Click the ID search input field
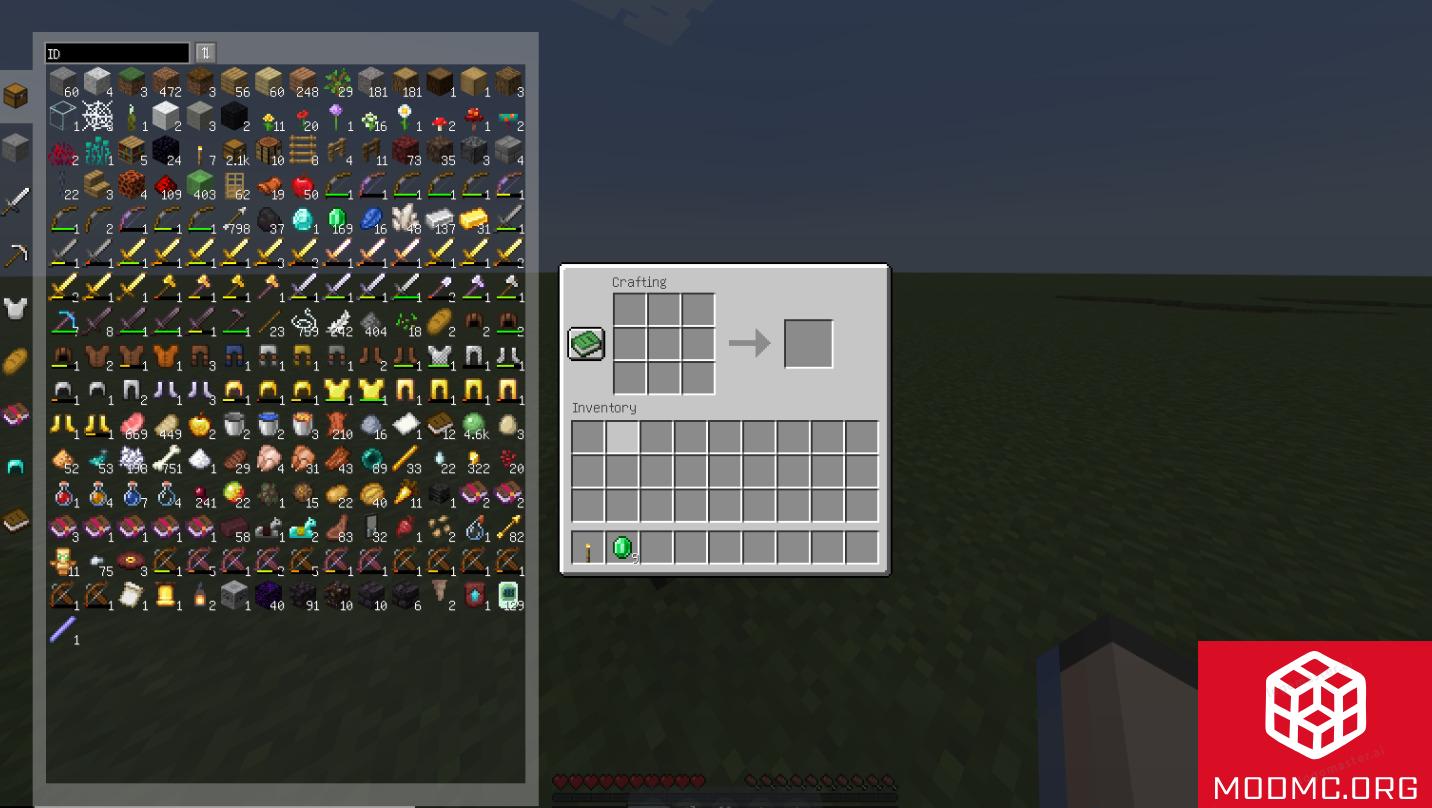1432x808 pixels. click(x=115, y=51)
